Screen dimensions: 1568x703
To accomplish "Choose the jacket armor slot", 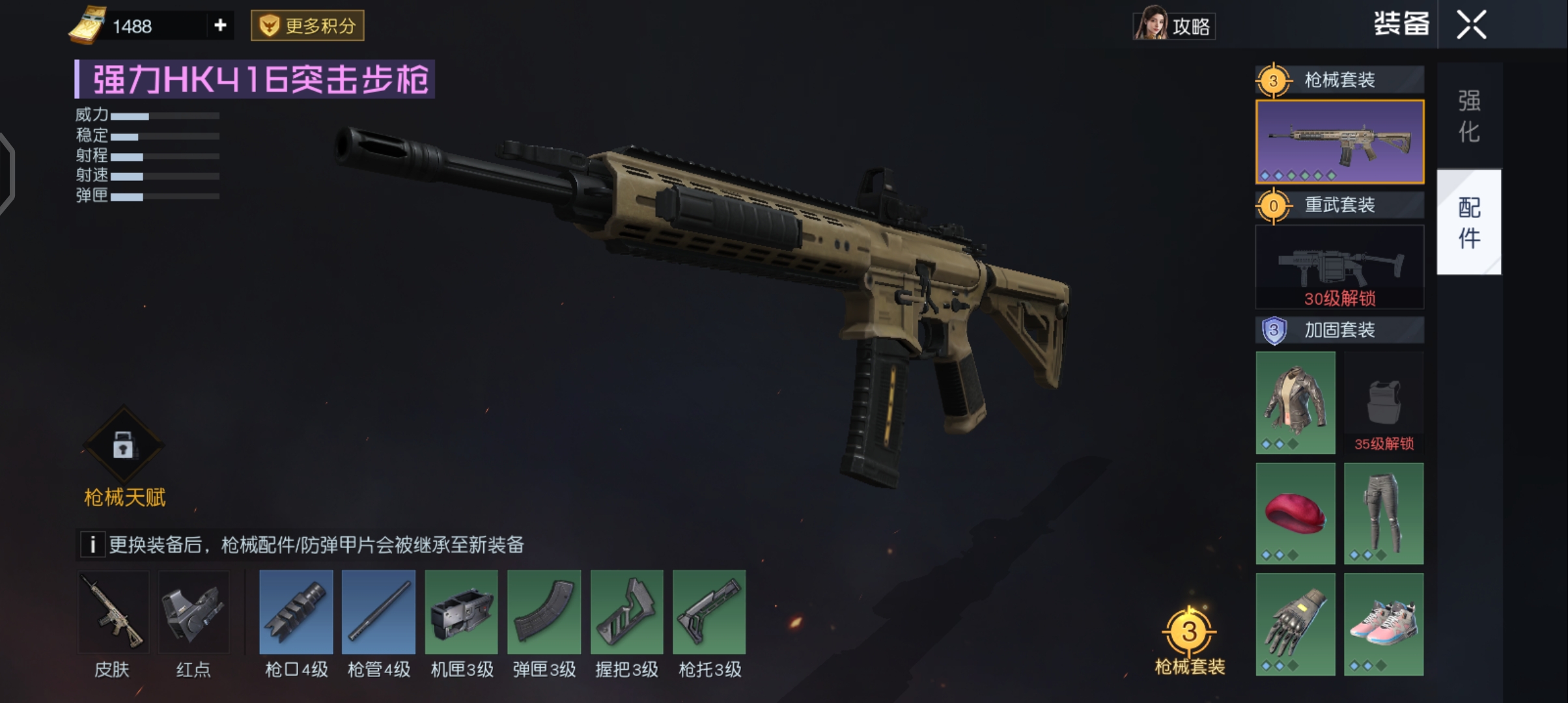I will pyautogui.click(x=1295, y=402).
